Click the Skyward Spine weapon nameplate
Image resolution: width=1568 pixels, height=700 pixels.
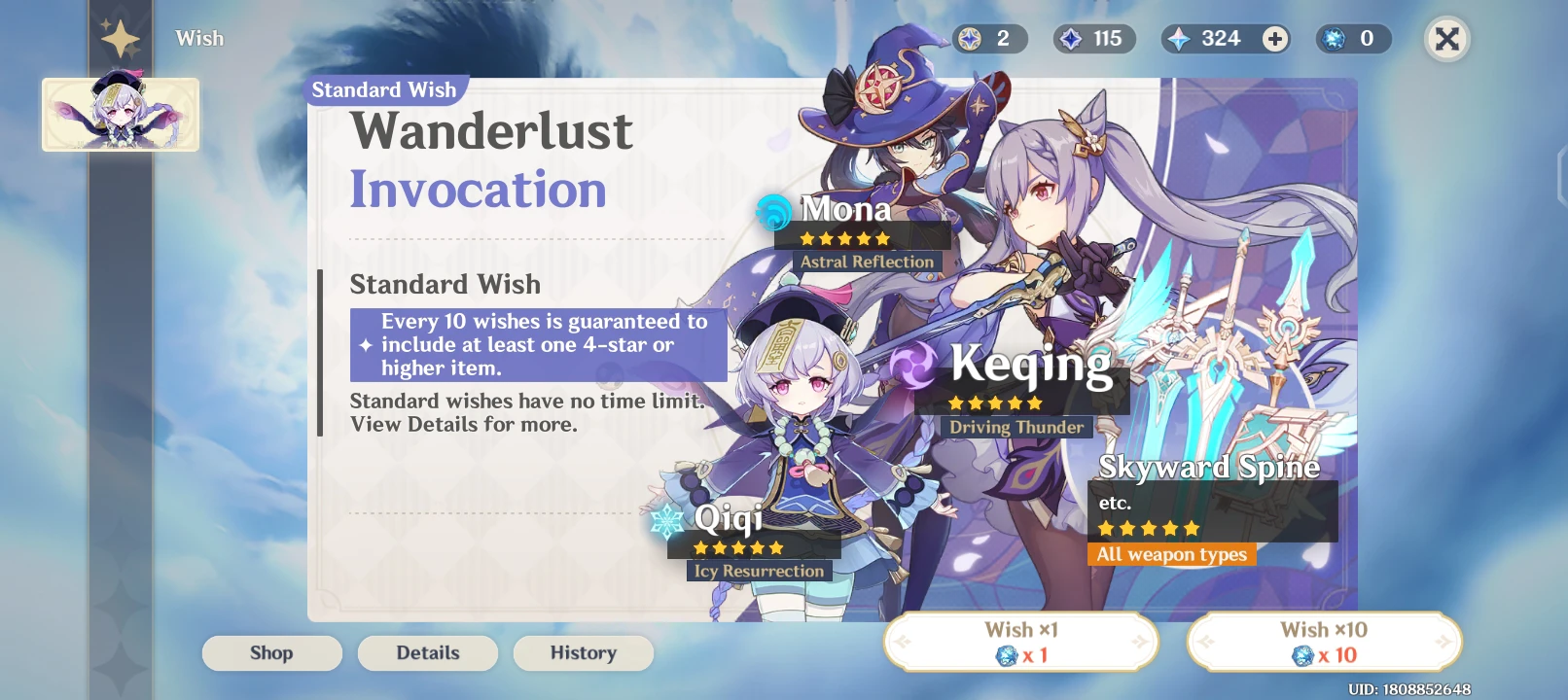1209,468
